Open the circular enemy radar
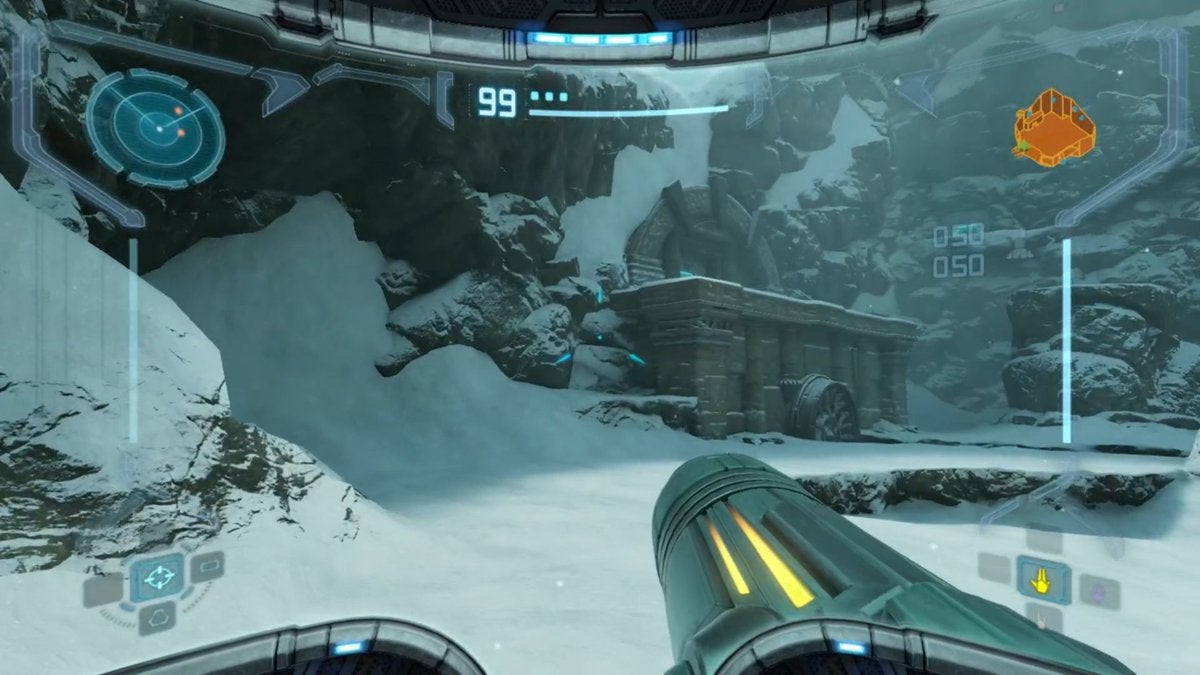1200x675 pixels. pos(155,124)
